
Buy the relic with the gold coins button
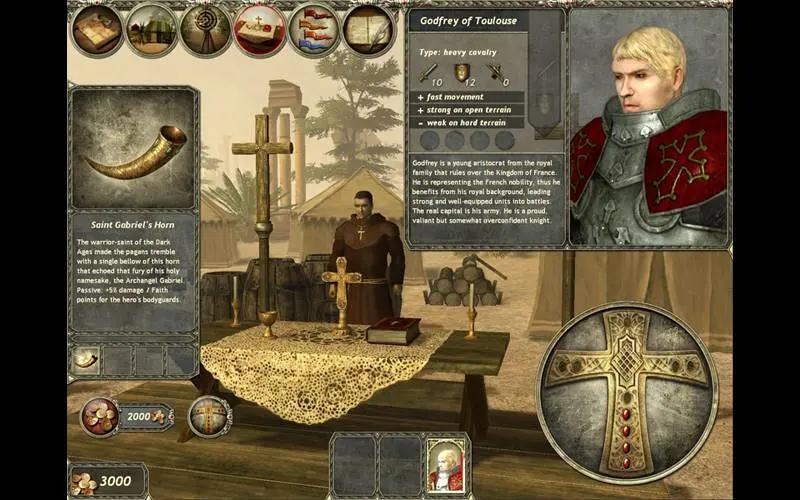pos(100,416)
